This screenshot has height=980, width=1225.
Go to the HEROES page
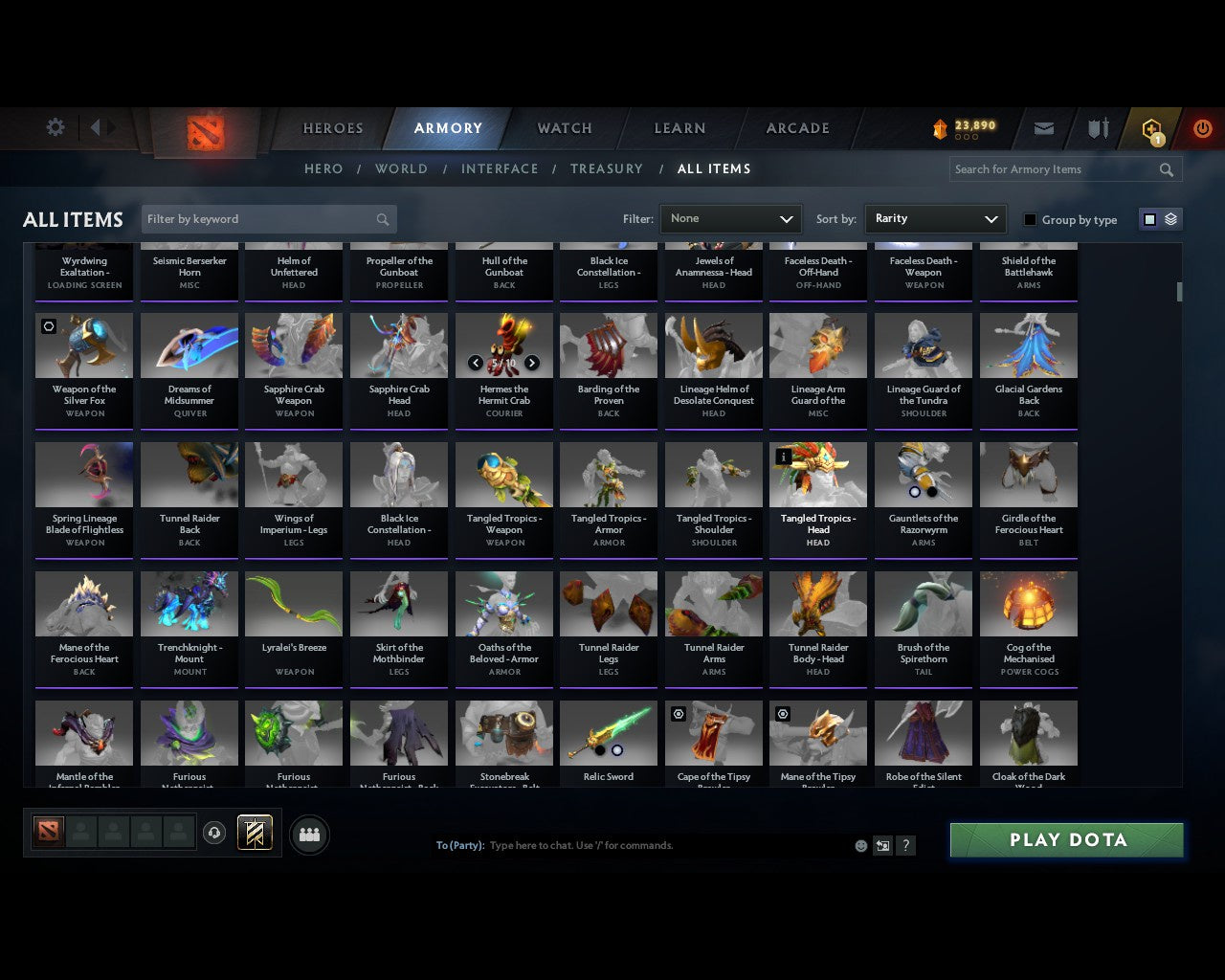pos(332,128)
